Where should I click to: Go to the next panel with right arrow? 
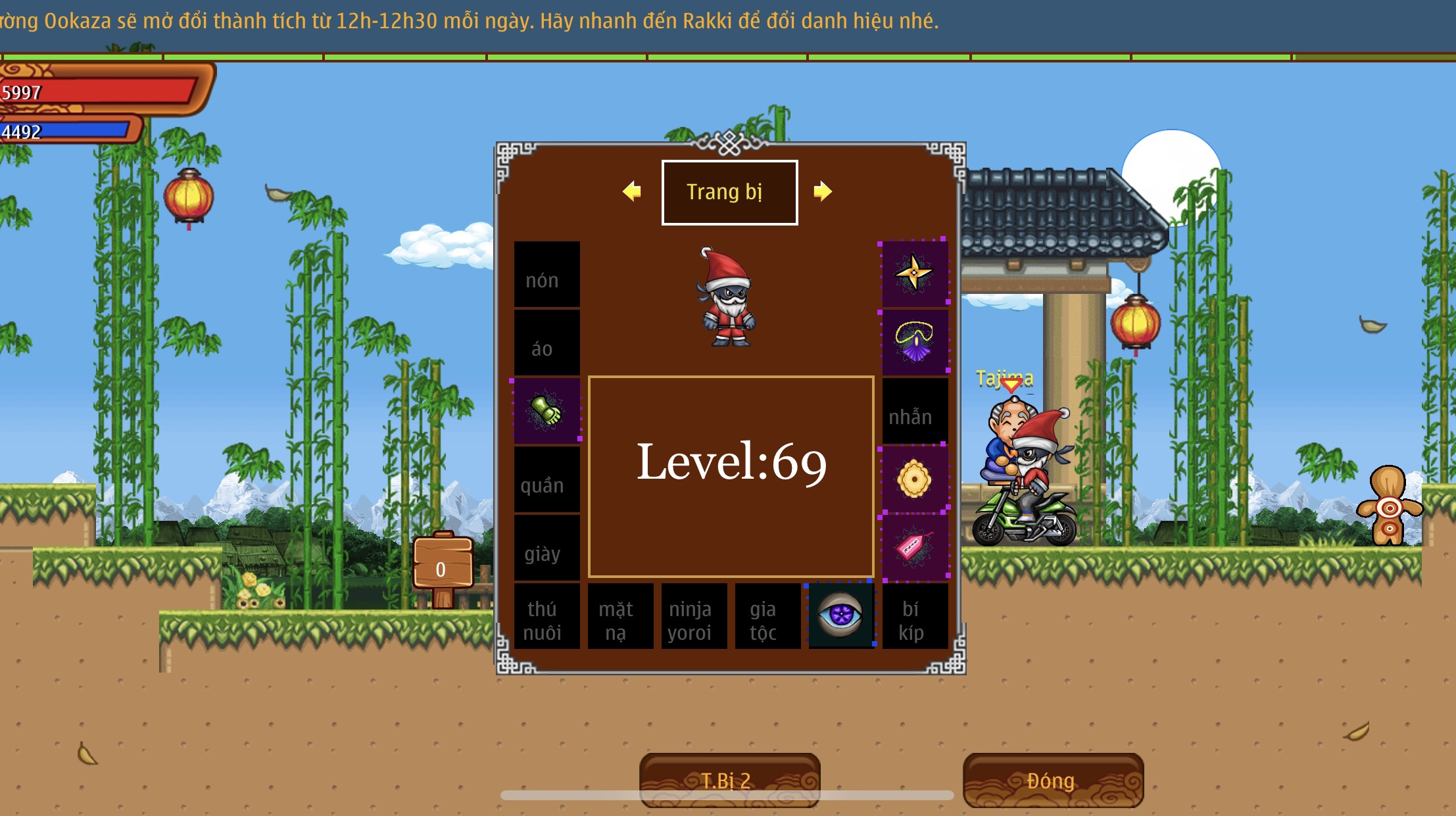tap(822, 191)
